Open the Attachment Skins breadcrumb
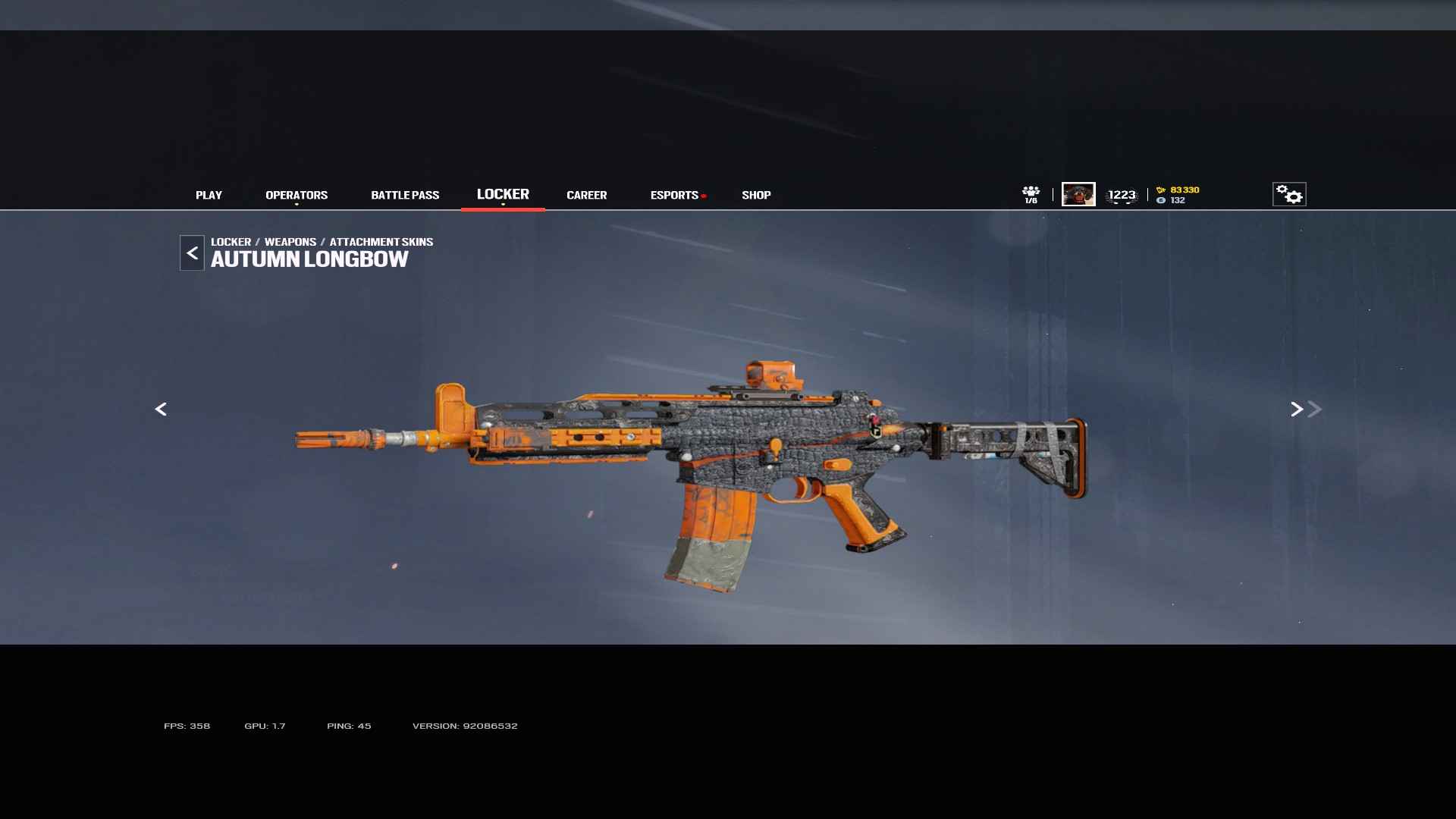This screenshot has width=1456, height=819. pyautogui.click(x=381, y=242)
